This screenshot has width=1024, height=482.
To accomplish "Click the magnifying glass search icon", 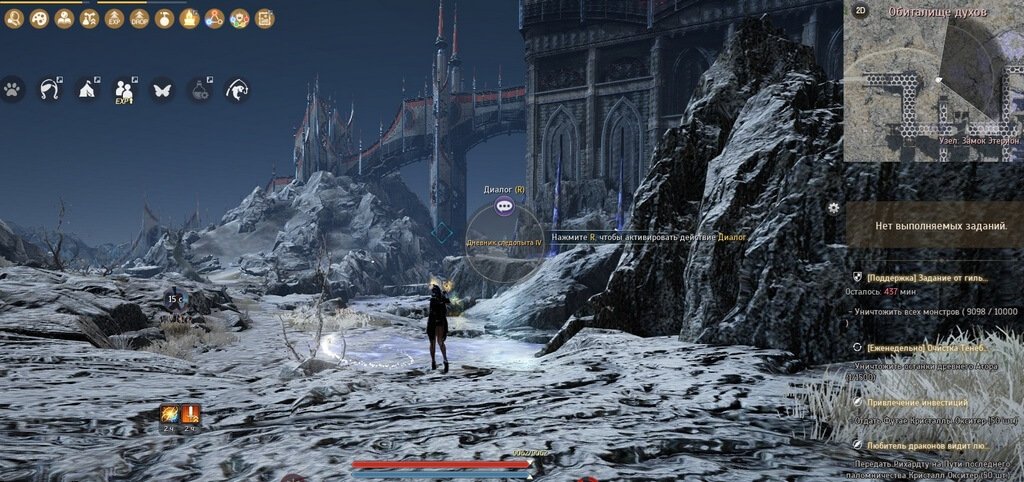I will point(14,18).
